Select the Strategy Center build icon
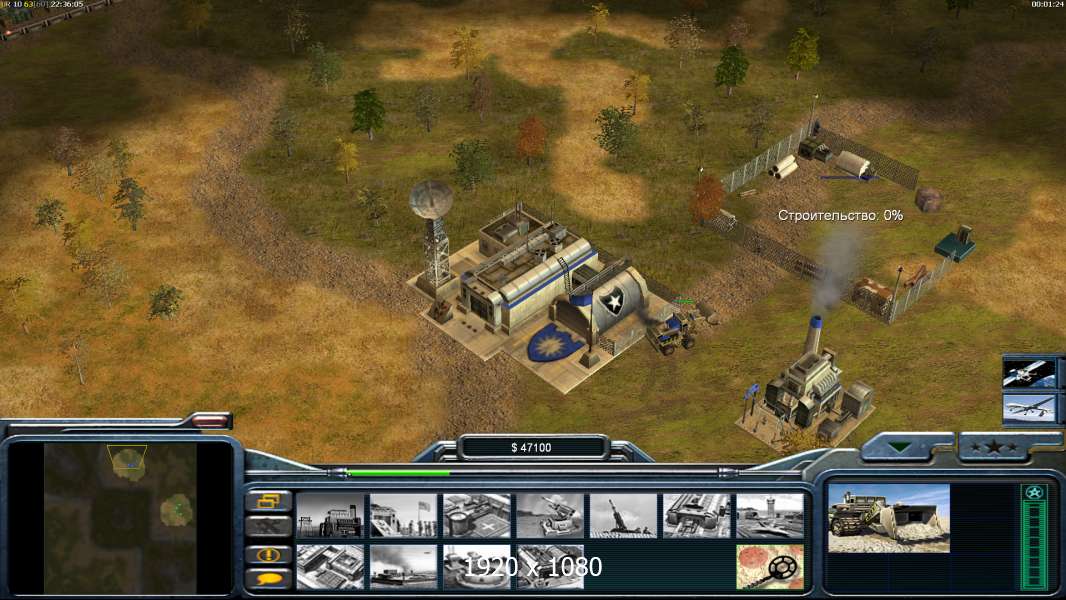 330,565
